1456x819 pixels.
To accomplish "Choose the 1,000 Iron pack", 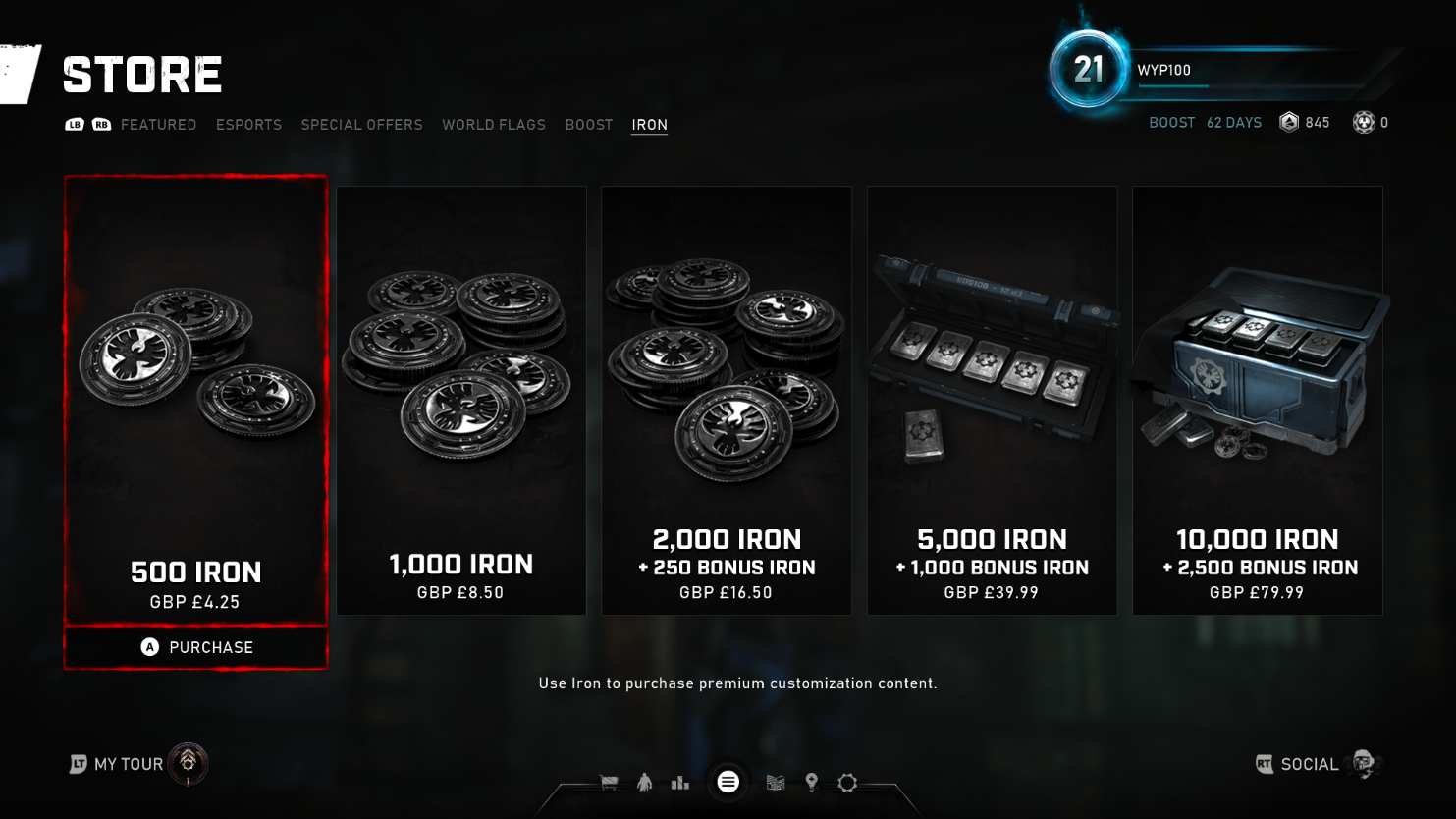I will click(x=461, y=400).
